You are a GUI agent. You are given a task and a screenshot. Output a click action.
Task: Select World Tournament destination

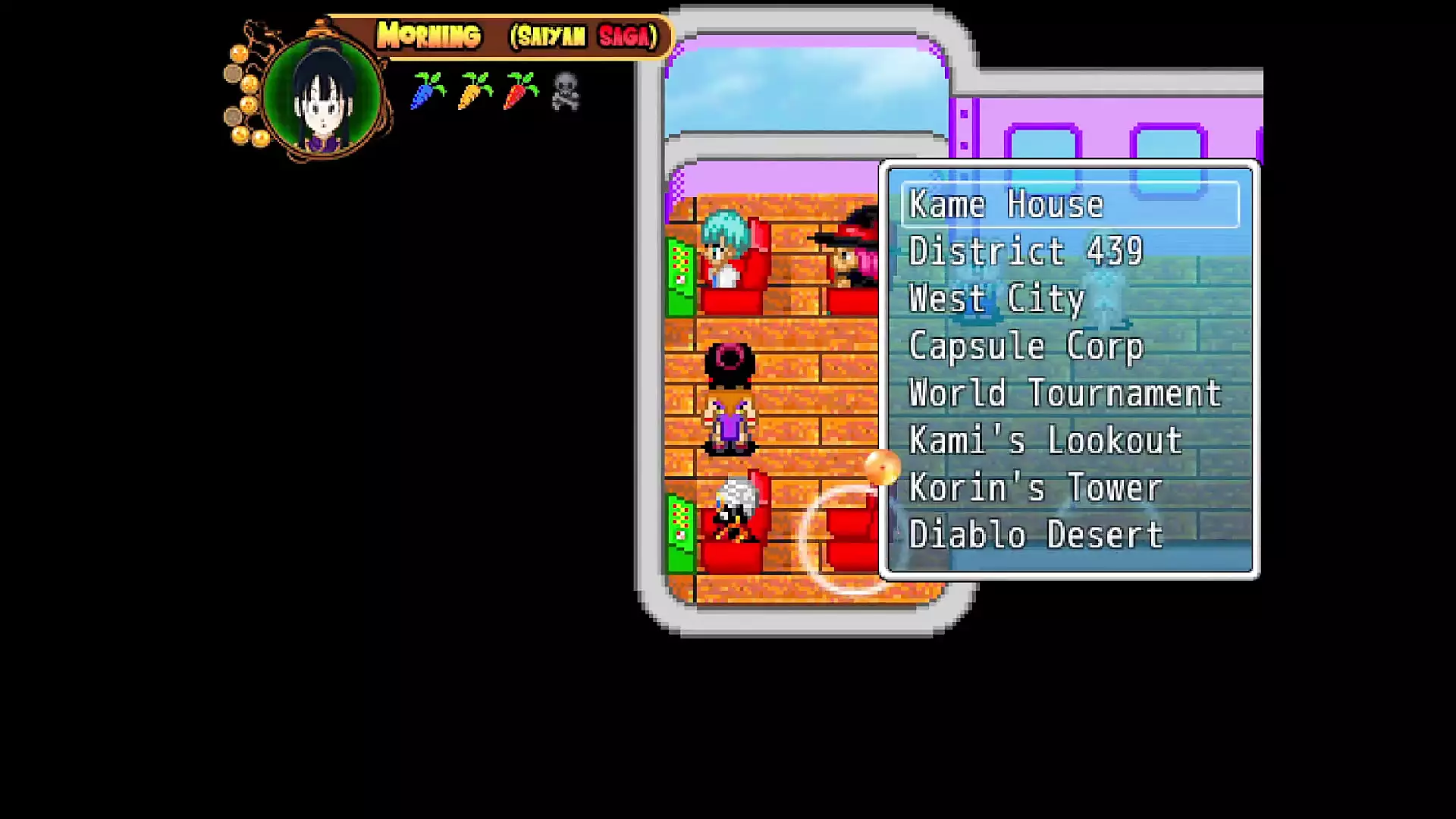click(1065, 394)
